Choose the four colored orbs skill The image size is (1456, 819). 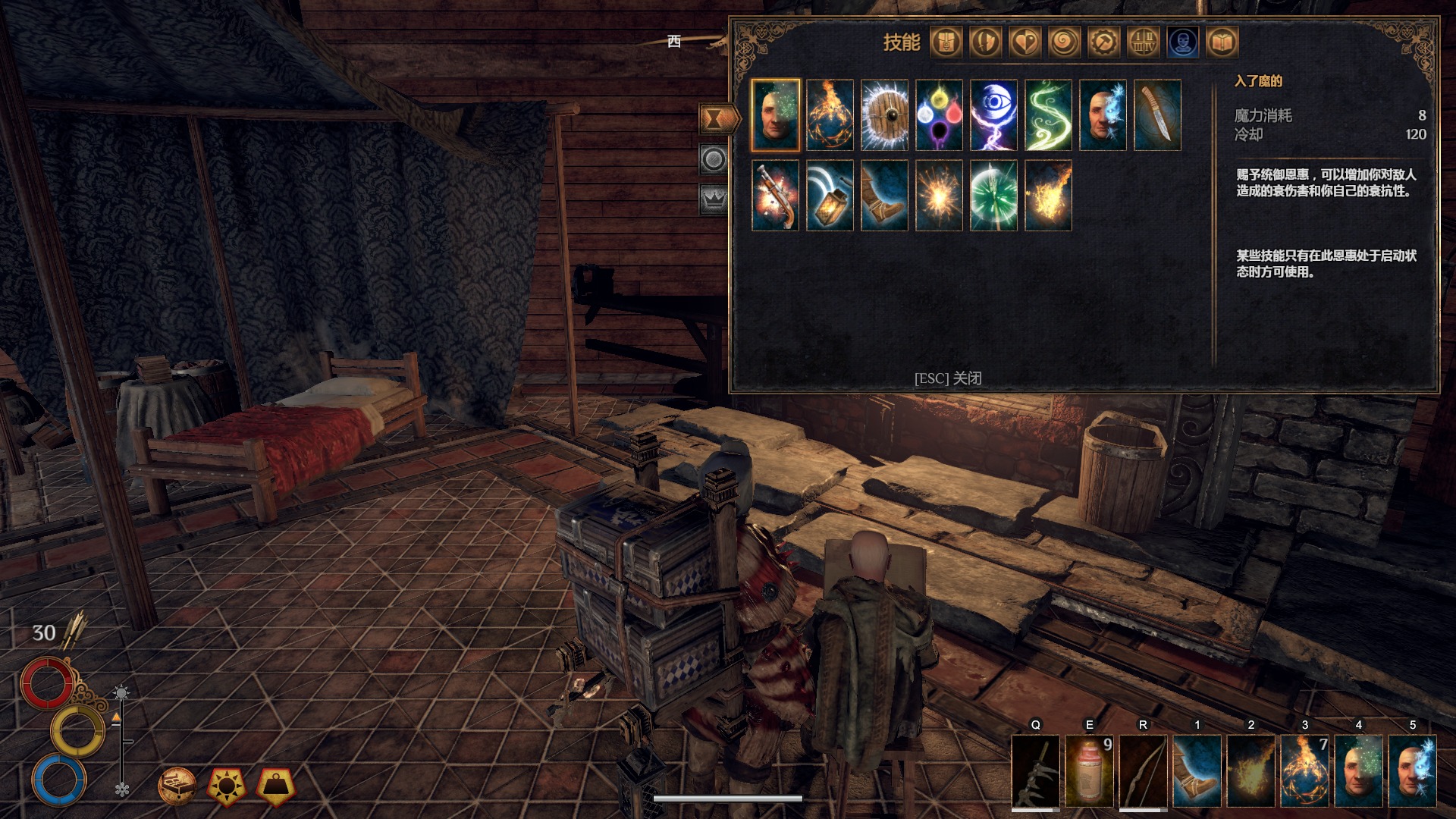[939, 115]
